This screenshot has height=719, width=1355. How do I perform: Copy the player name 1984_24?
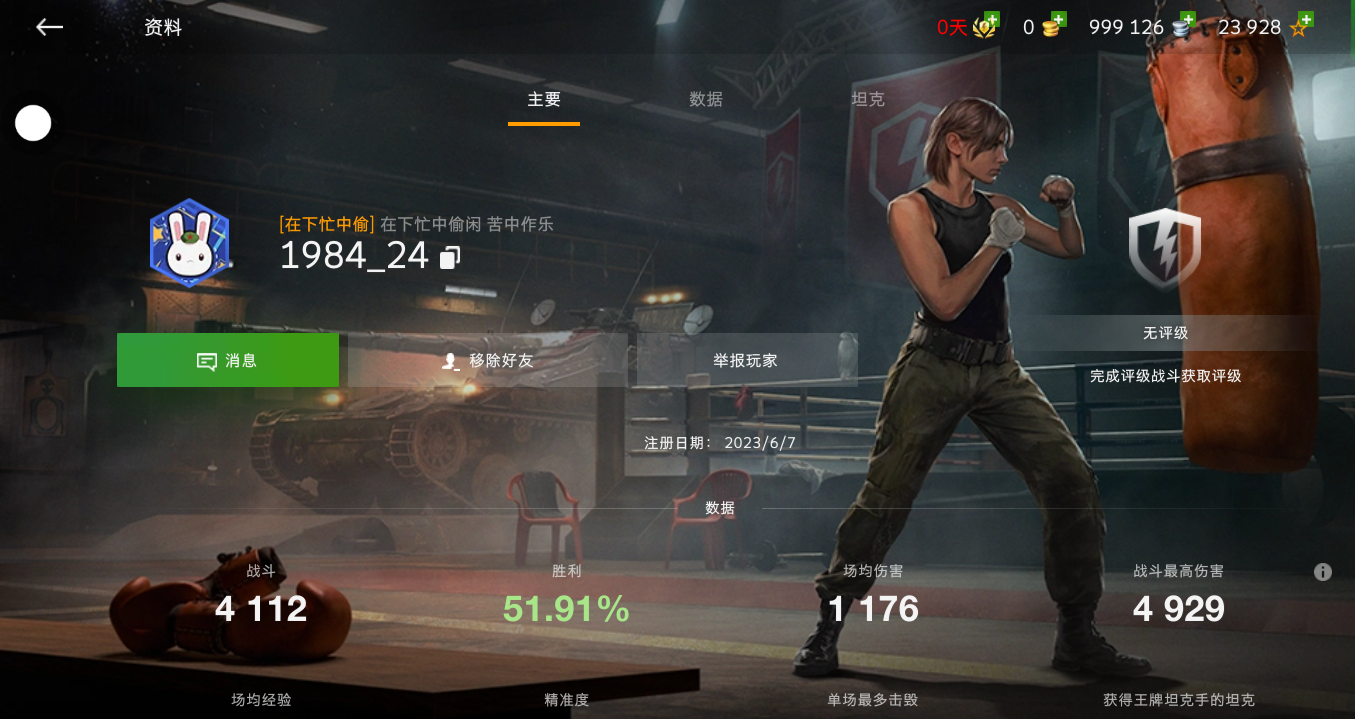pyautogui.click(x=450, y=258)
